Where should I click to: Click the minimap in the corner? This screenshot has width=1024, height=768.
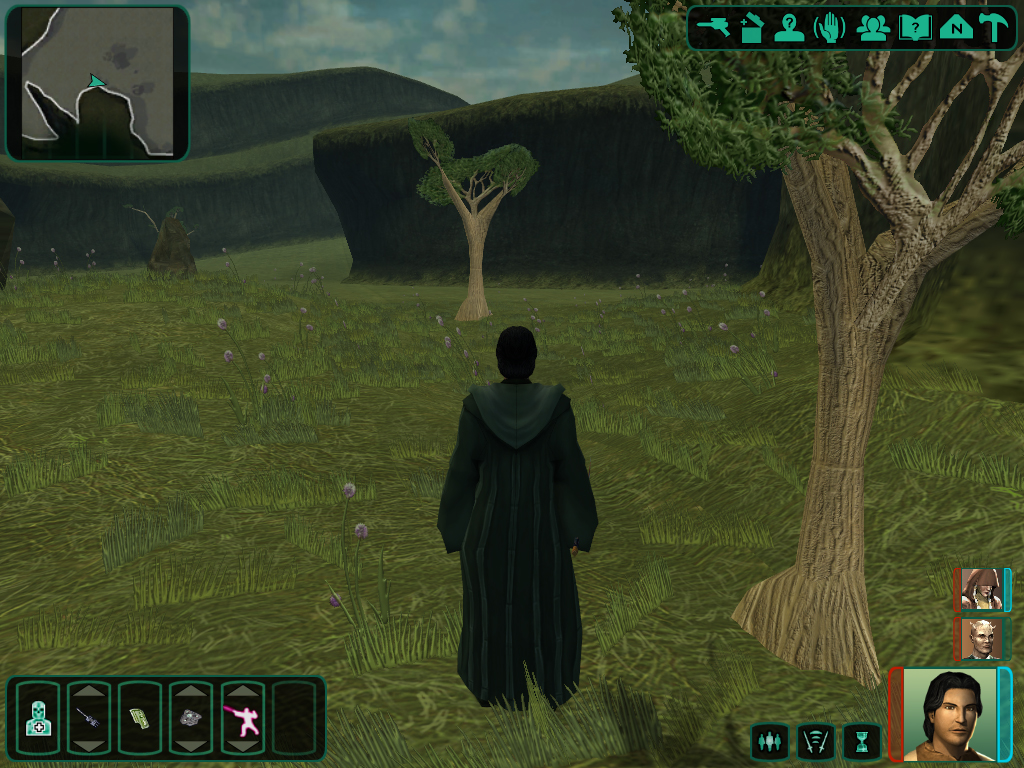tap(97, 83)
